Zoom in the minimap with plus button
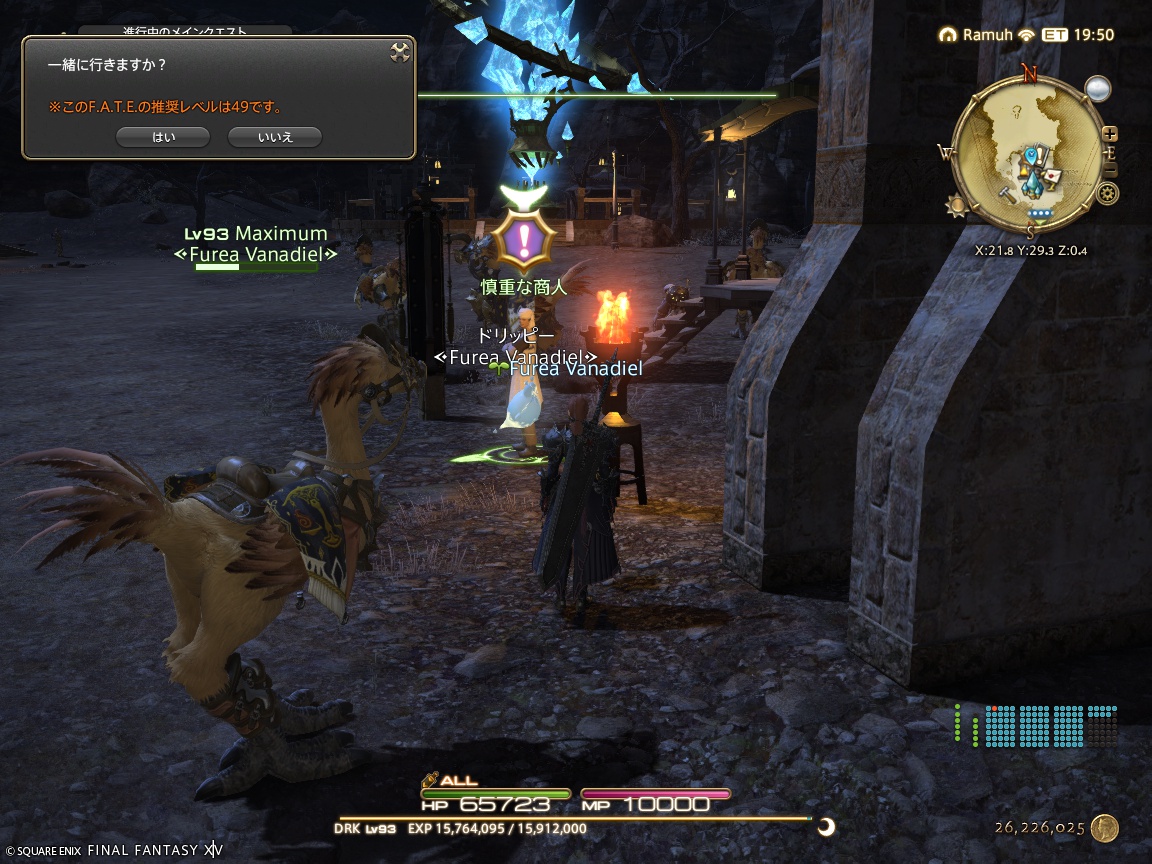Image resolution: width=1152 pixels, height=864 pixels. [x=1109, y=134]
